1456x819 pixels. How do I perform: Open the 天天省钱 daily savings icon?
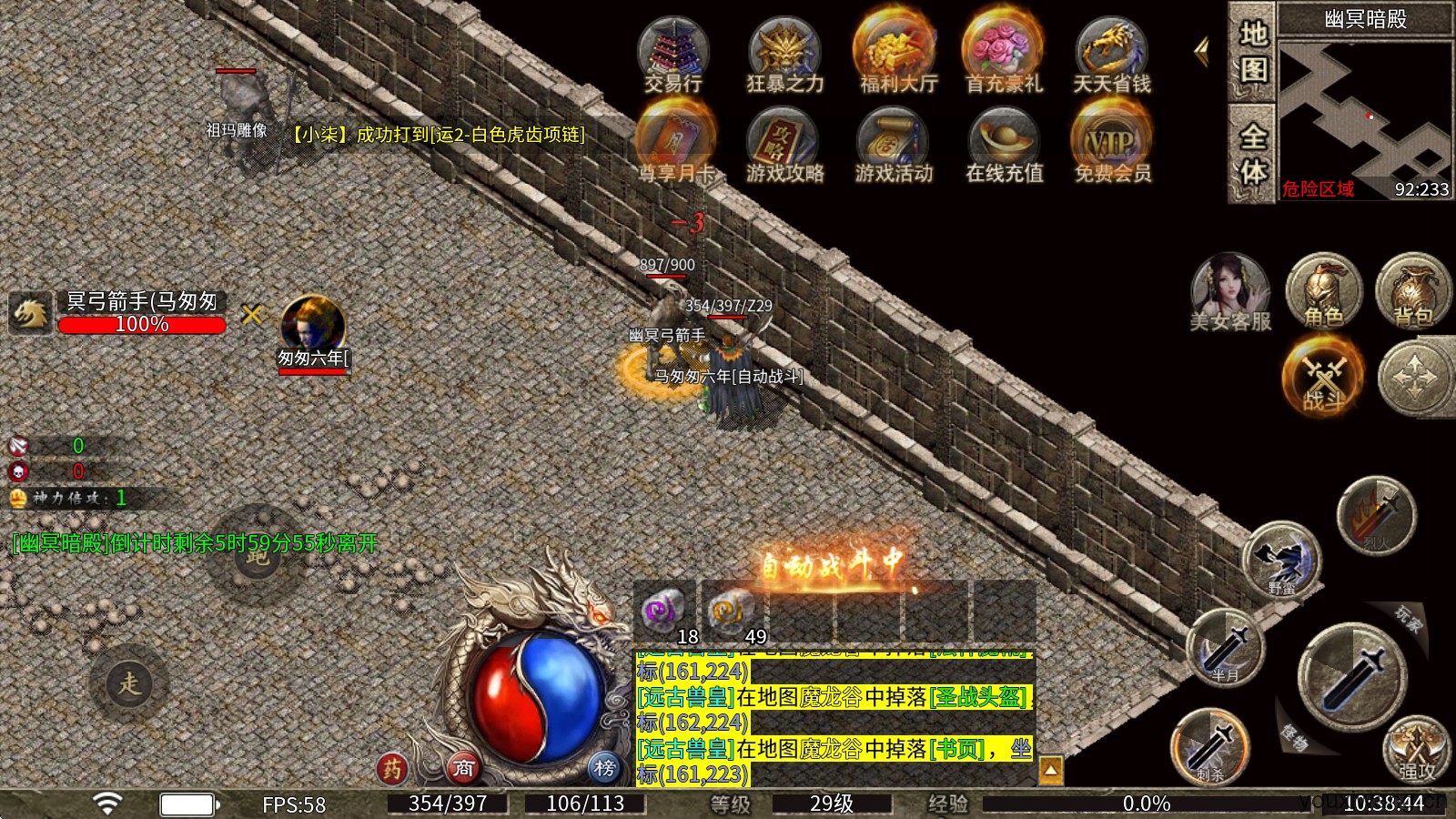[1112, 55]
